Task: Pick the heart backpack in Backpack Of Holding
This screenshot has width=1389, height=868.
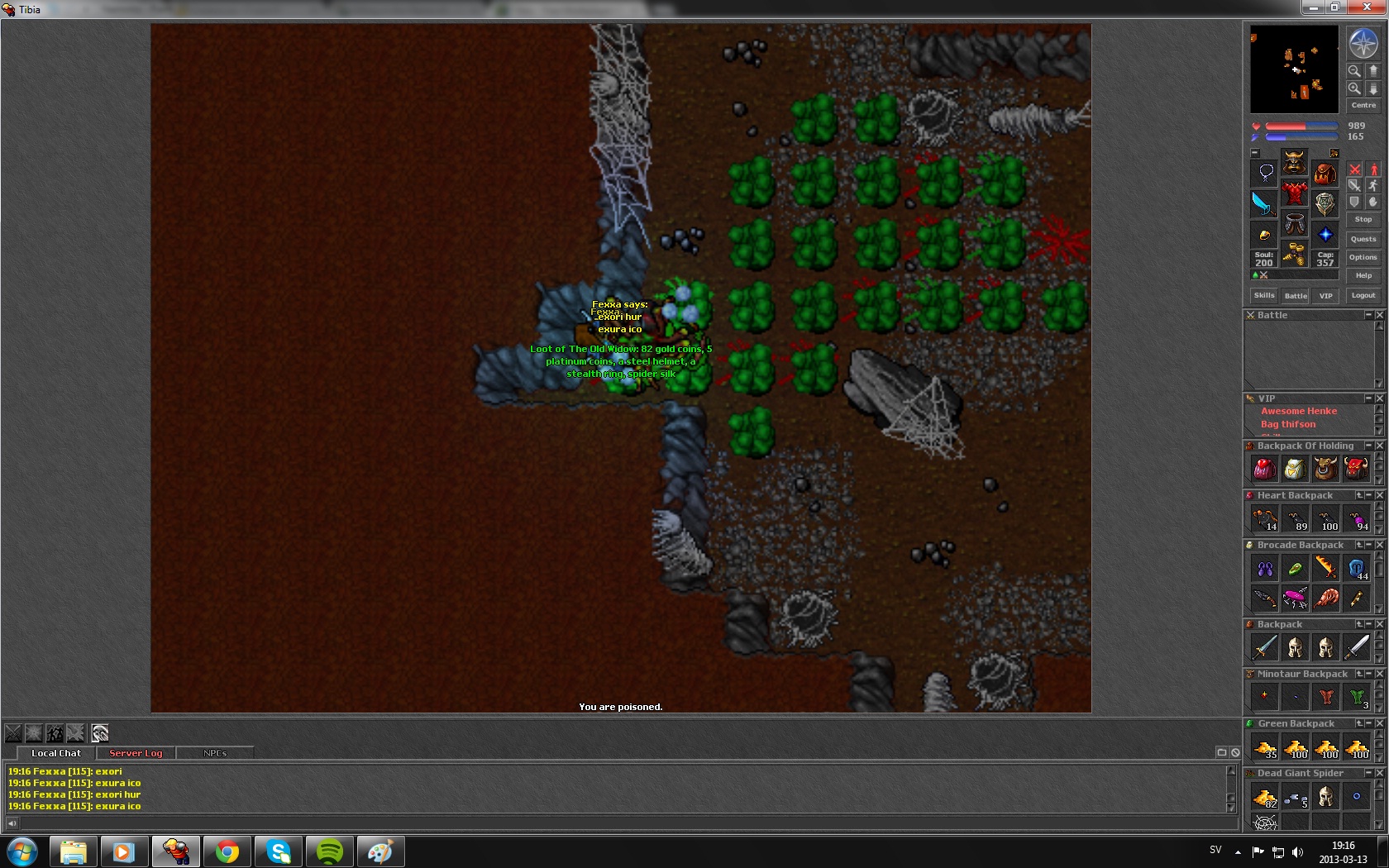Action: point(1264,469)
